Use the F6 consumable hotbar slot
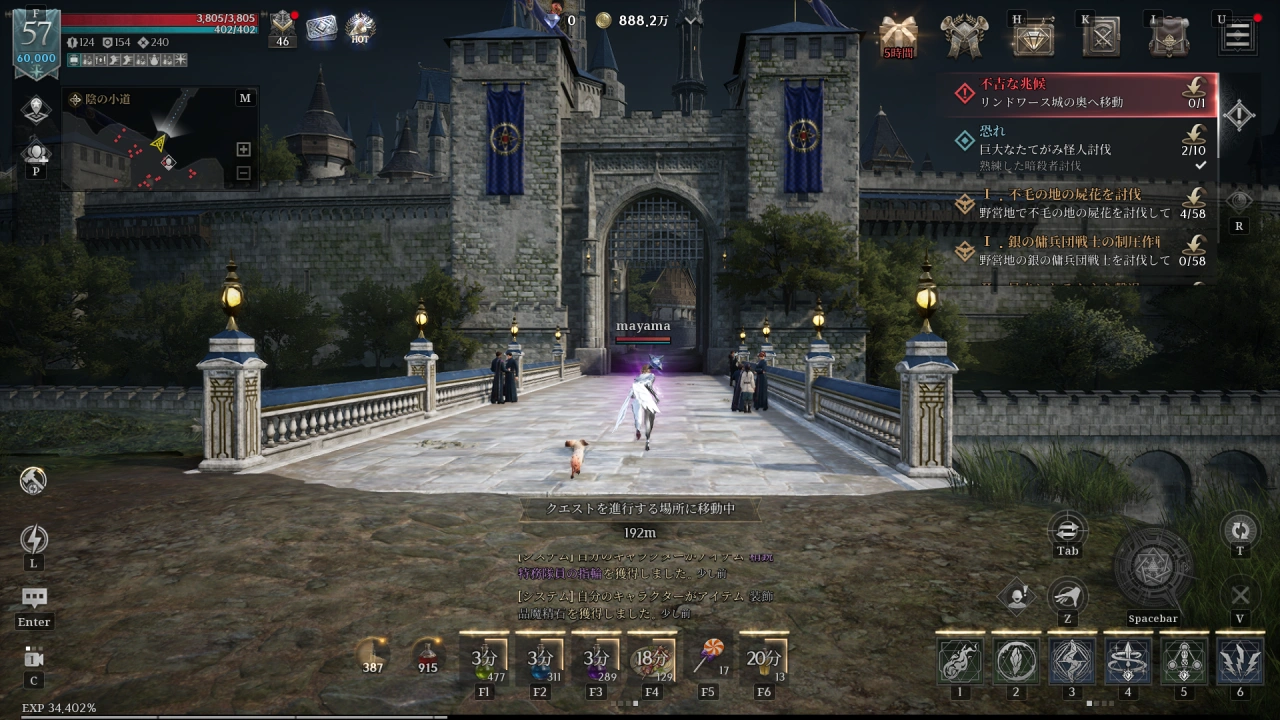The height and width of the screenshot is (720, 1280). [x=764, y=658]
